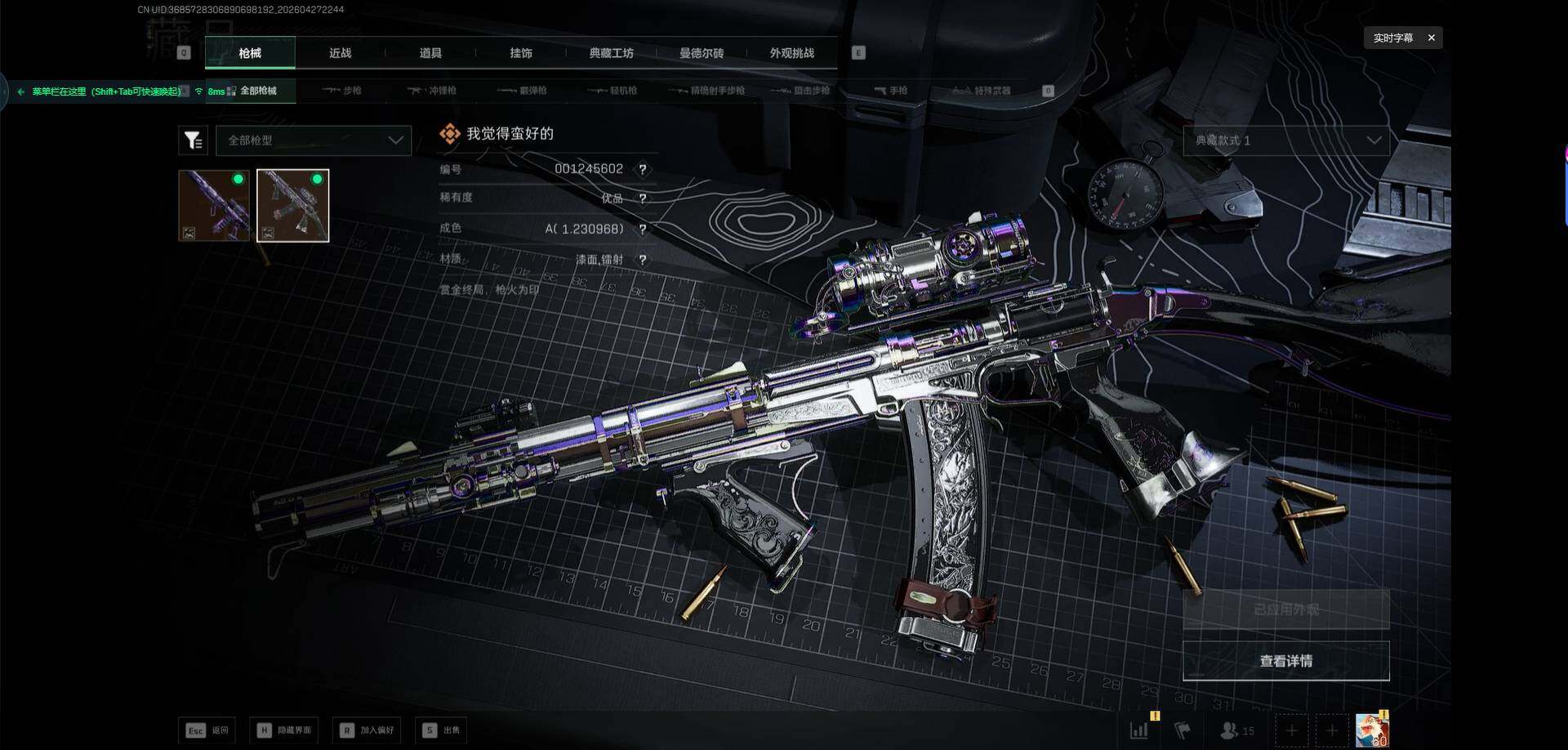This screenshot has width=1568, height=750.
Task: Switch to the 外观挑战 tab
Action: (791, 53)
